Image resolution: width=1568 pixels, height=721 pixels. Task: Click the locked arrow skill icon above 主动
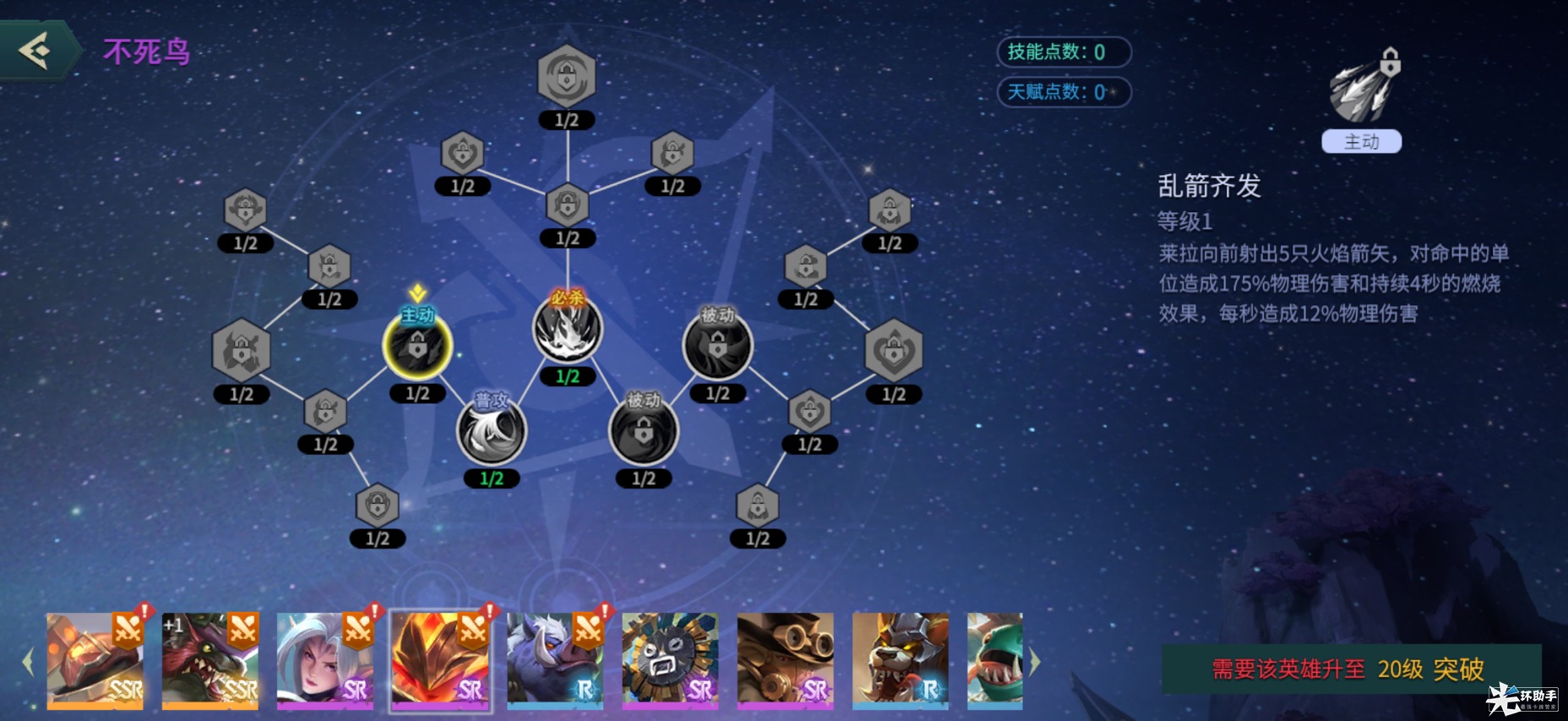(x=1361, y=89)
